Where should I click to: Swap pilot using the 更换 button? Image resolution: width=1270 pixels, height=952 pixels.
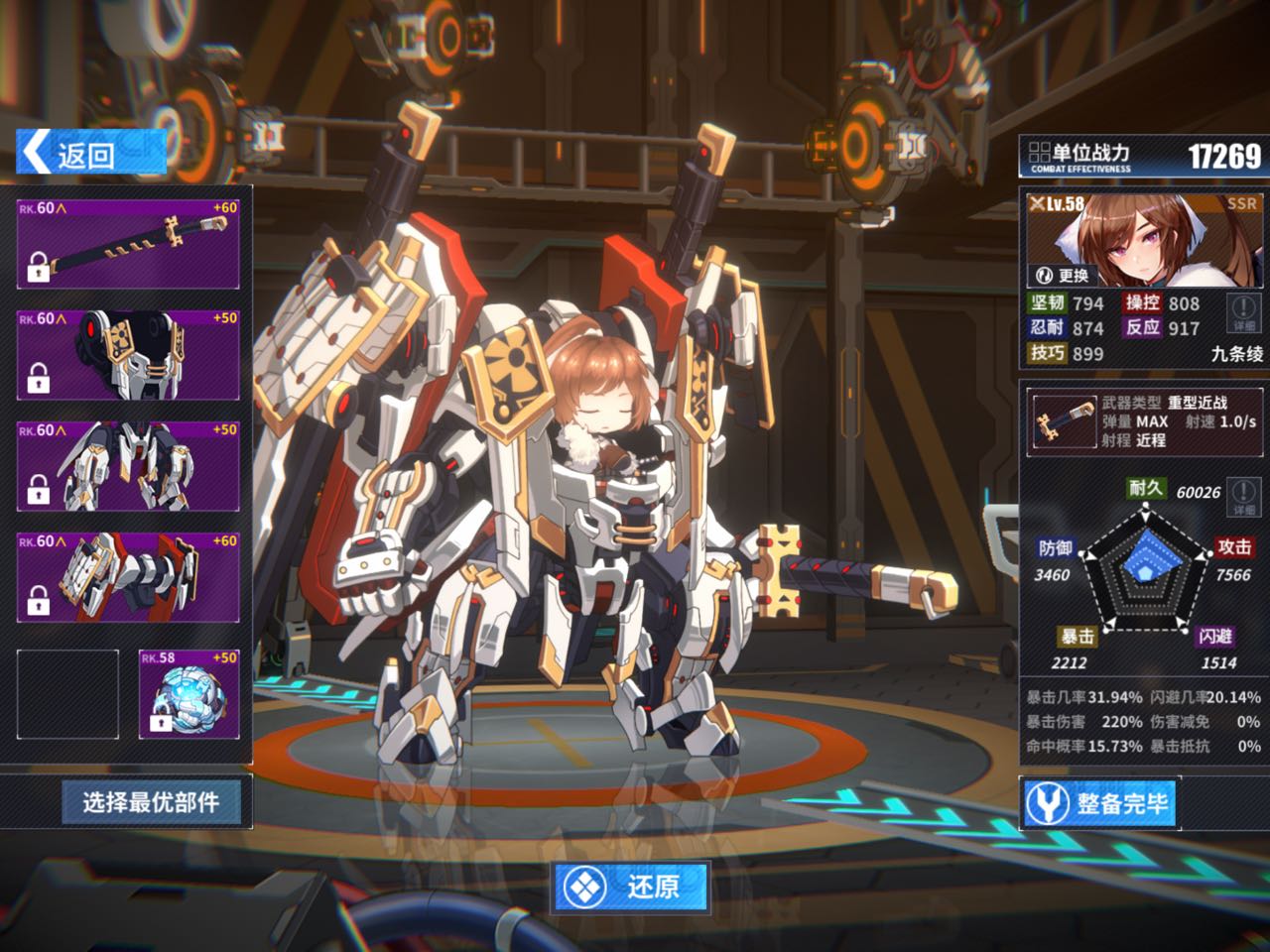[x=1063, y=275]
